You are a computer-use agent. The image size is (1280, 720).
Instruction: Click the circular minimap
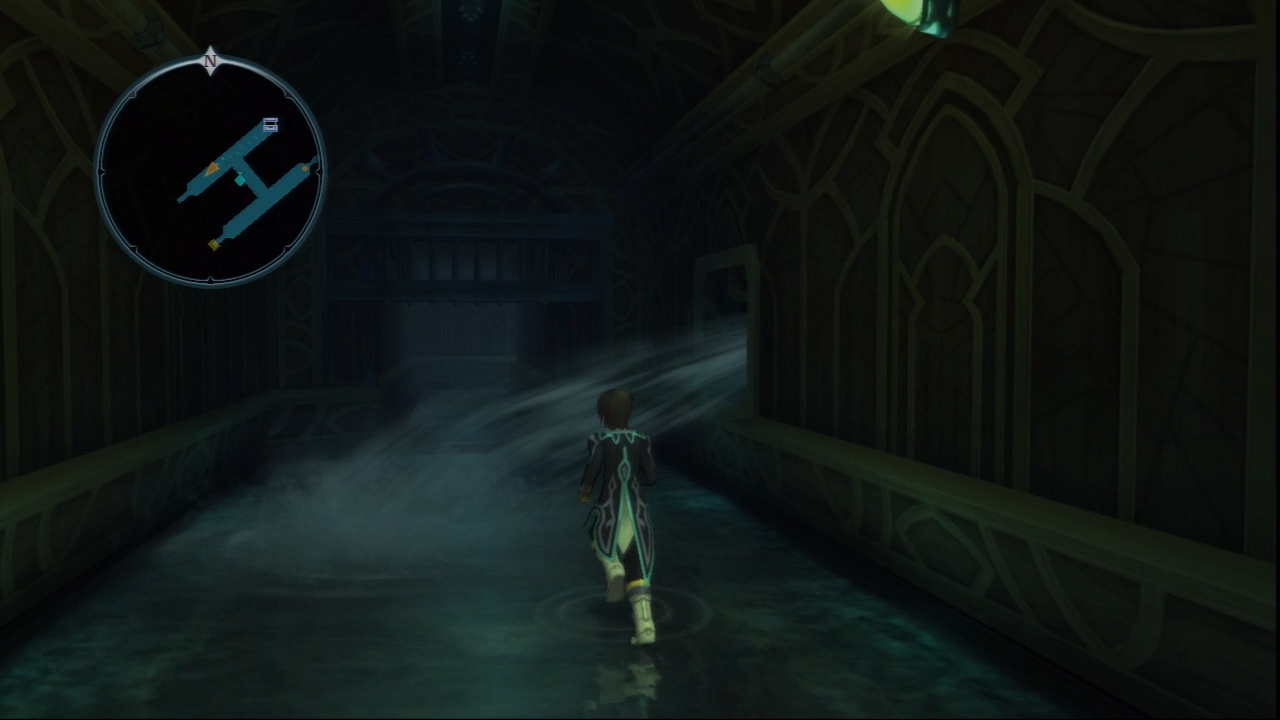click(x=210, y=172)
